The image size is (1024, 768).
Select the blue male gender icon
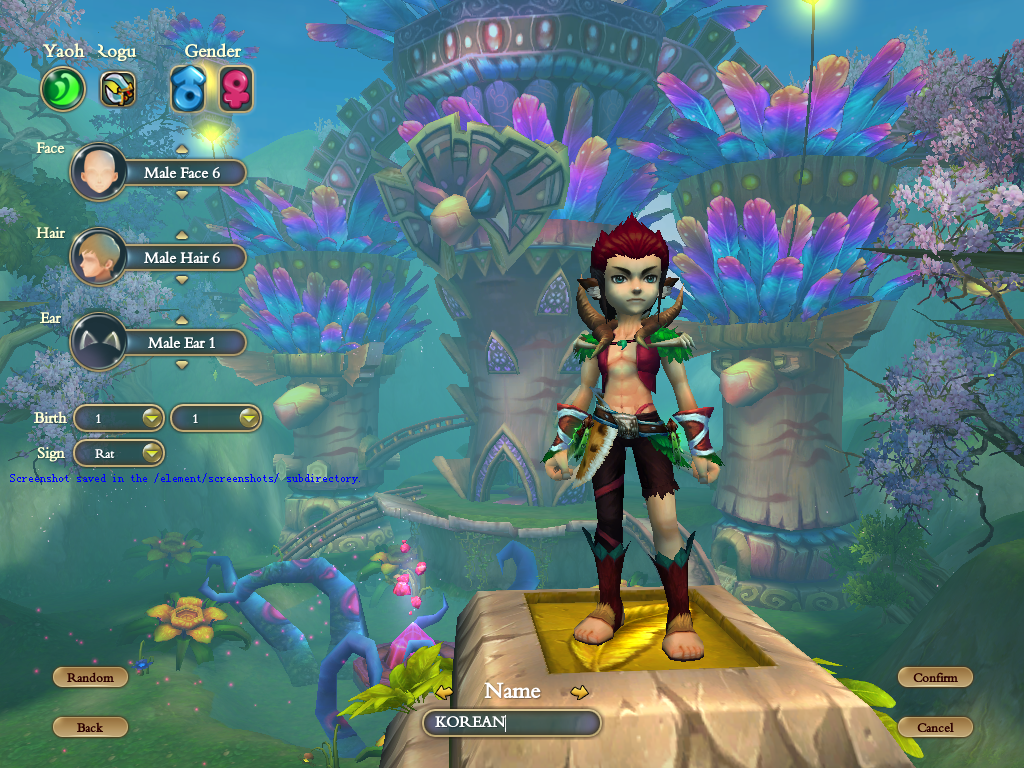click(188, 89)
